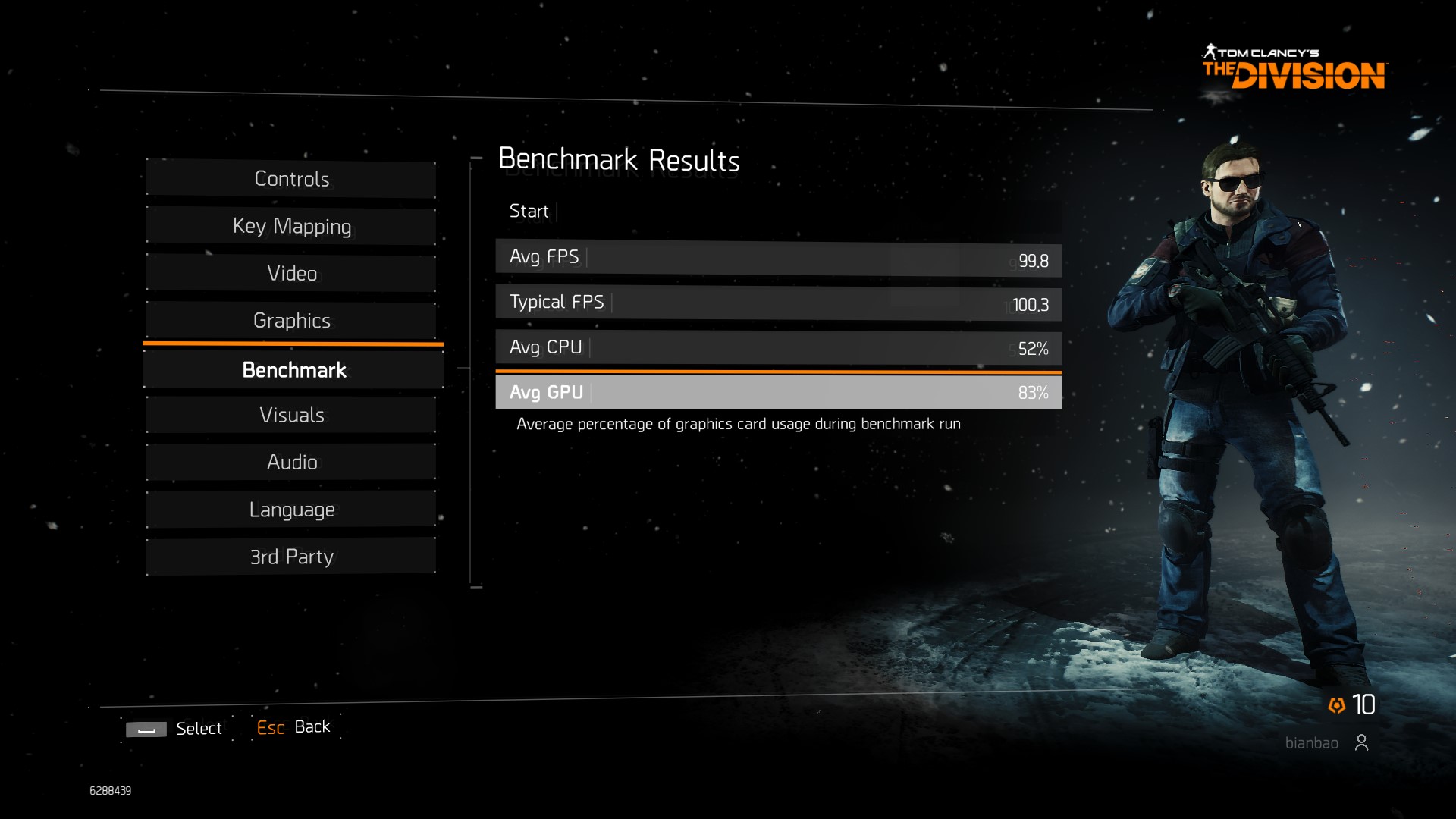Switch to the Video settings
Image resolution: width=1456 pixels, height=819 pixels.
(x=291, y=273)
